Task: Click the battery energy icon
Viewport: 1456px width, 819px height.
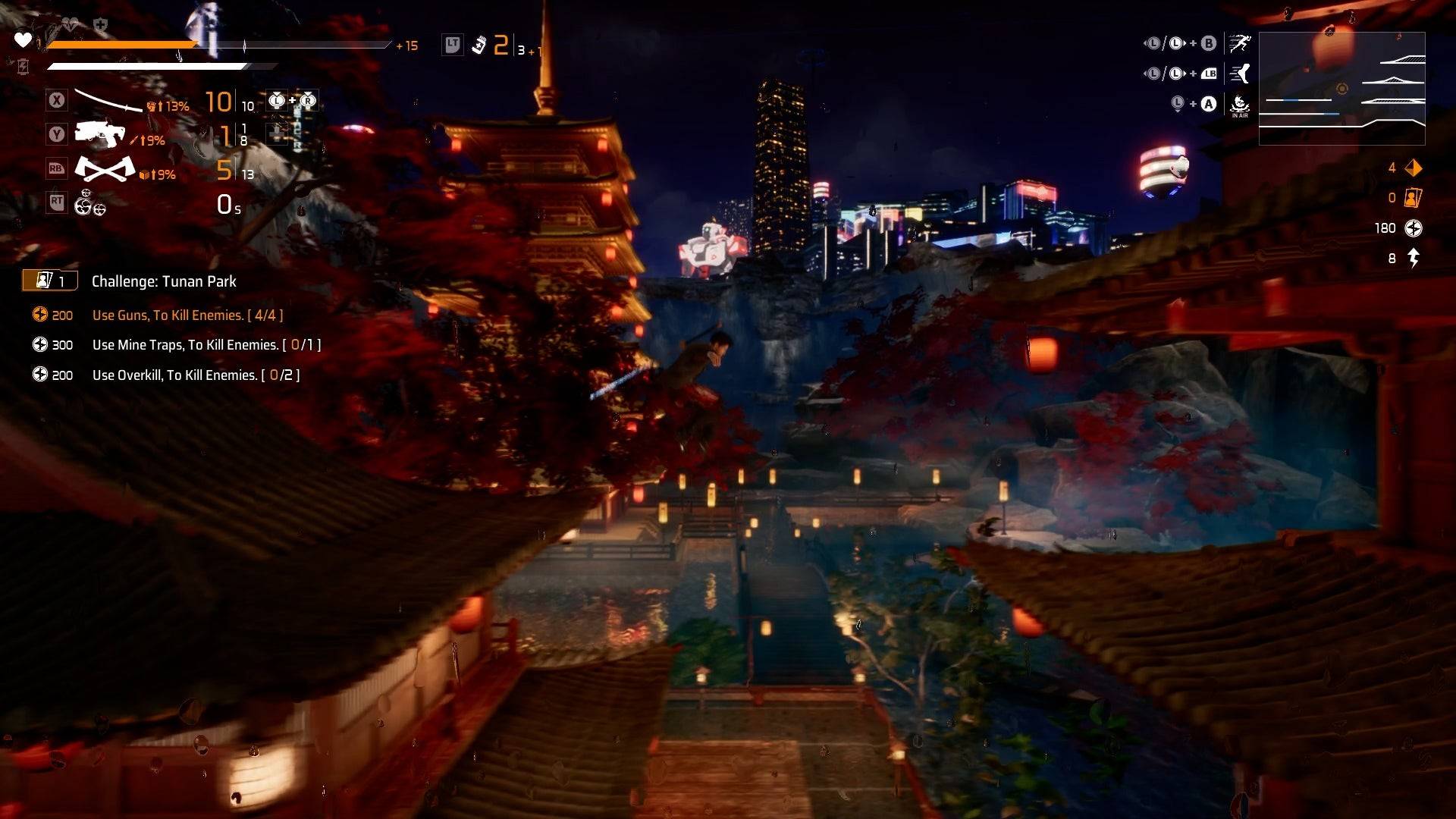Action: (x=23, y=67)
